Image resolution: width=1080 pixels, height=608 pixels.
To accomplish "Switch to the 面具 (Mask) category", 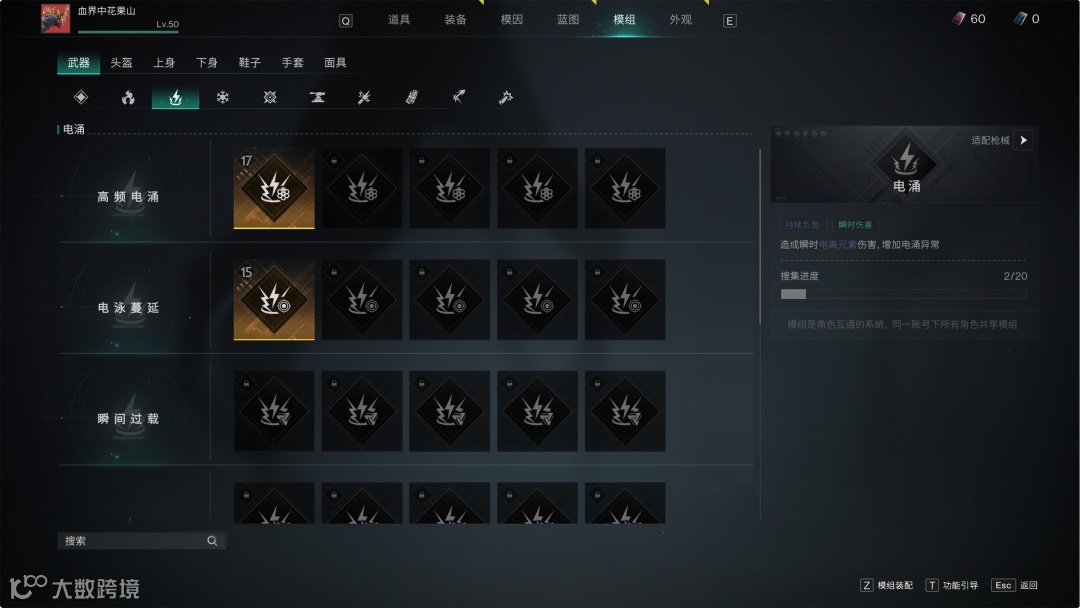I will coord(335,63).
